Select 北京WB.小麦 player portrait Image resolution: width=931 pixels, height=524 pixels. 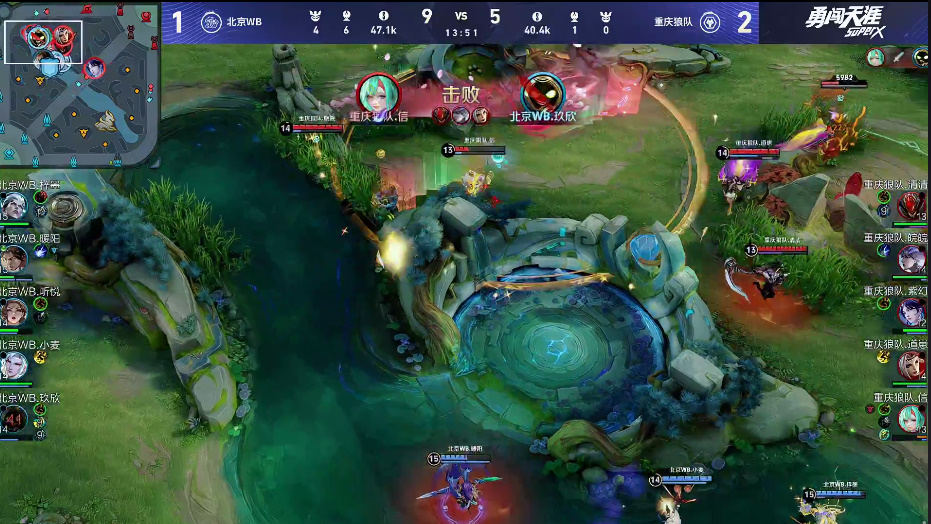point(13,365)
